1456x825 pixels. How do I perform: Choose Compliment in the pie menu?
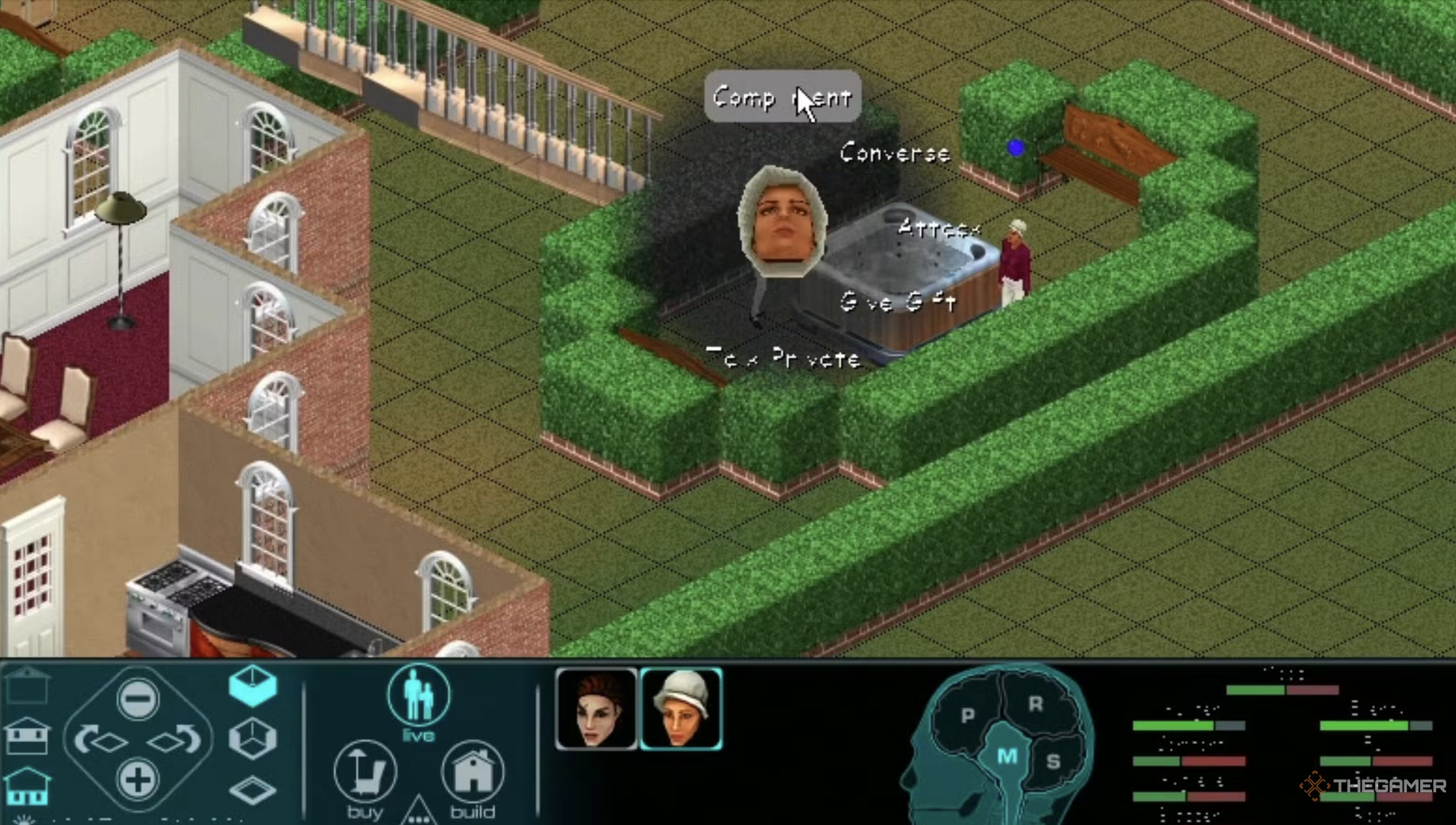pos(782,97)
